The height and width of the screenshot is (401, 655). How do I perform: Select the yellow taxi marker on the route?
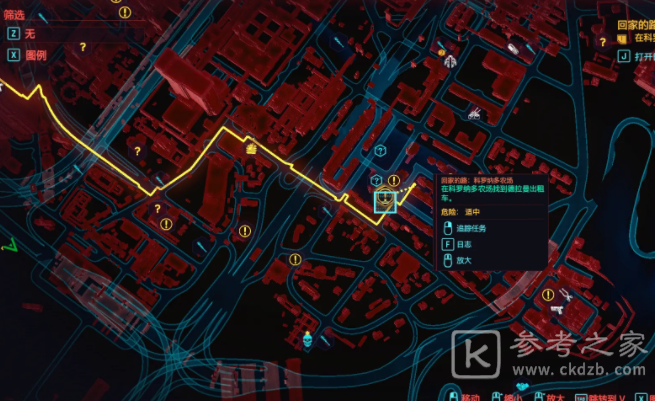(251, 149)
